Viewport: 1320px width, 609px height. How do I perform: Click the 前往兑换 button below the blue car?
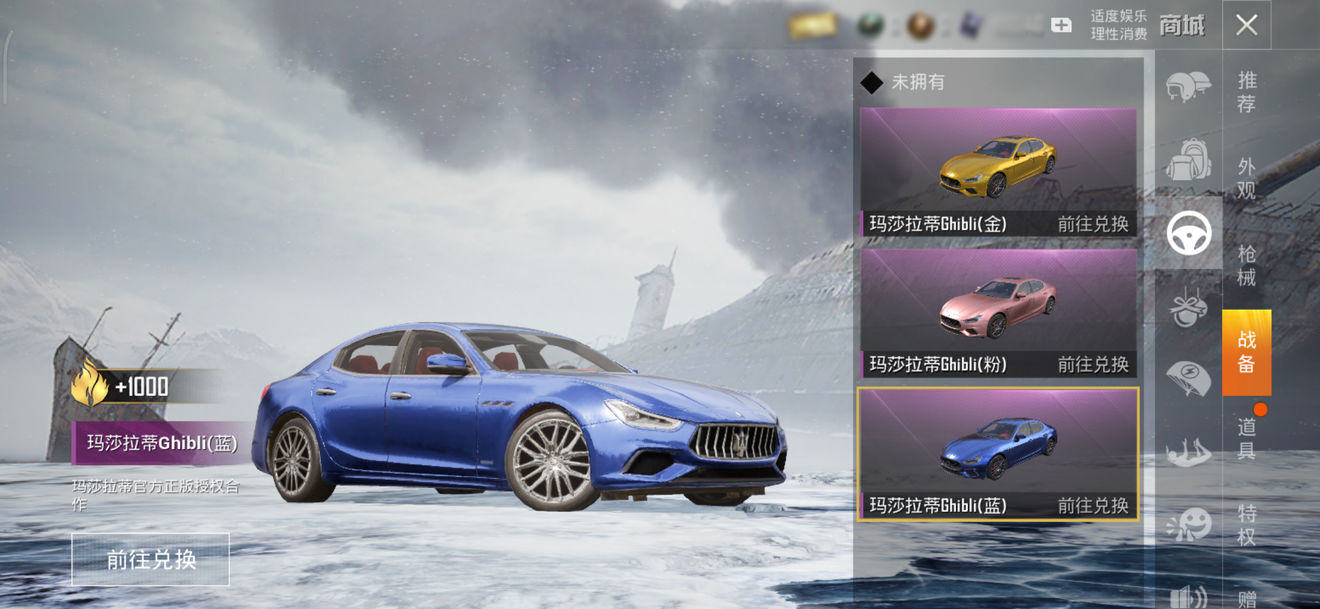tap(151, 559)
